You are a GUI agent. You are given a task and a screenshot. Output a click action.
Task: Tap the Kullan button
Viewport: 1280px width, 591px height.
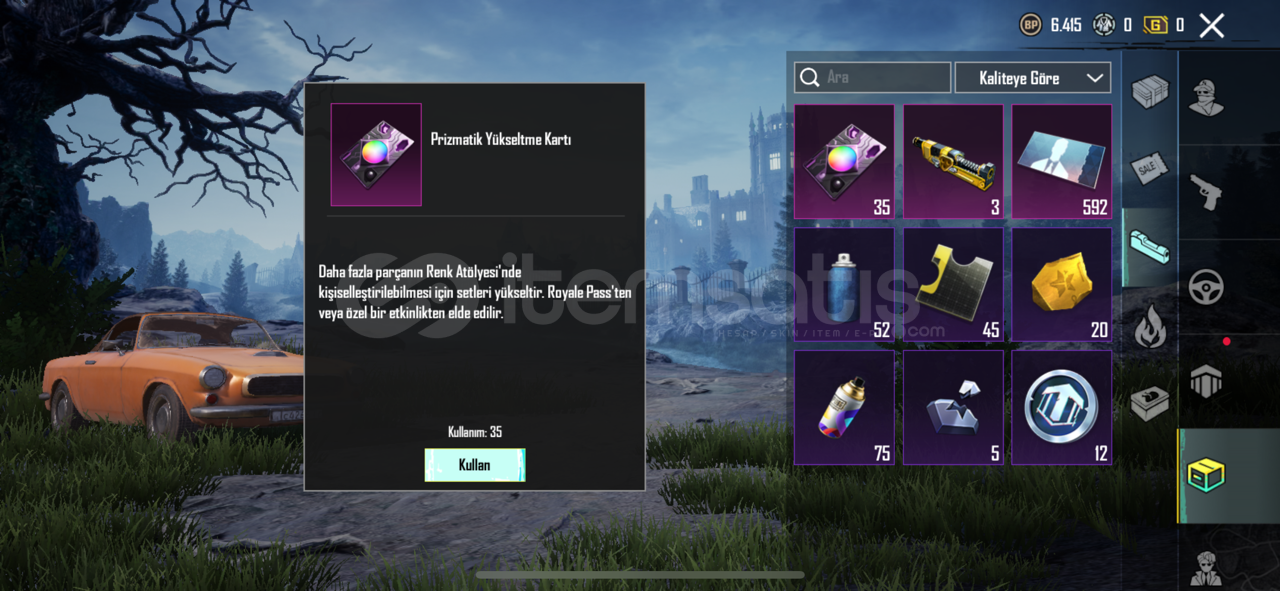pos(475,465)
